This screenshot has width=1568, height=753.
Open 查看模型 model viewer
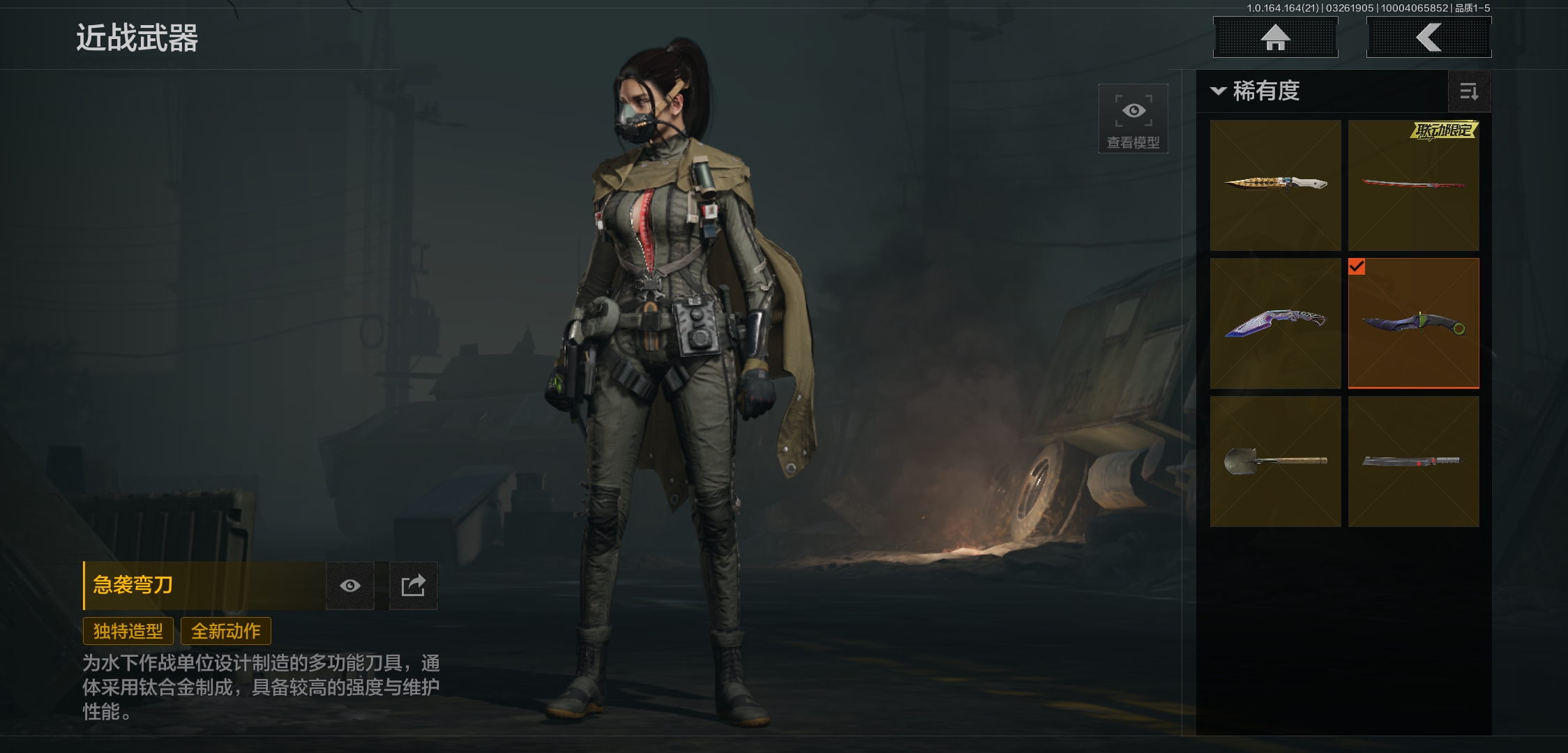pyautogui.click(x=1133, y=119)
